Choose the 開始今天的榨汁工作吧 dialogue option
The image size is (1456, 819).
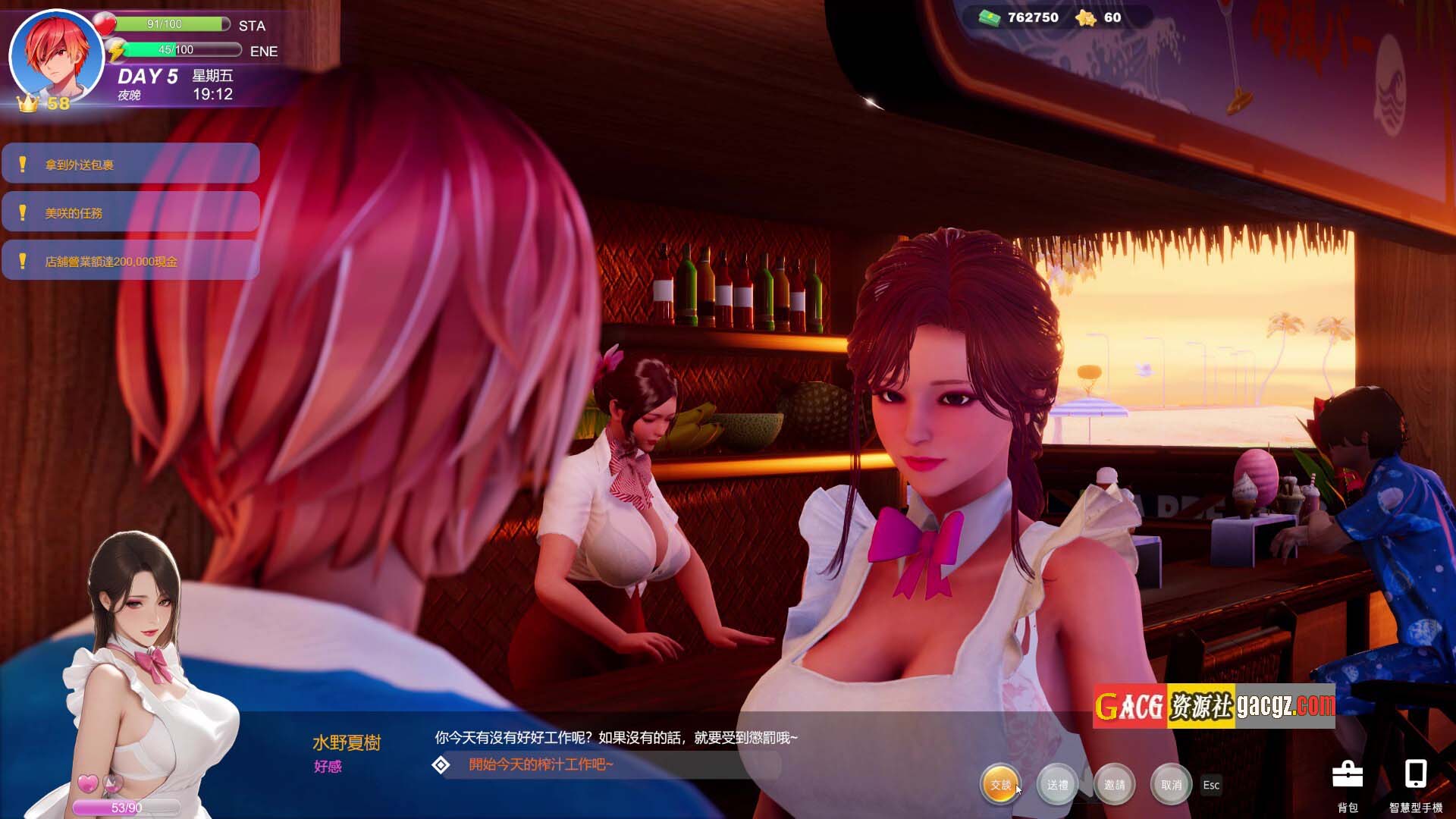tap(540, 764)
